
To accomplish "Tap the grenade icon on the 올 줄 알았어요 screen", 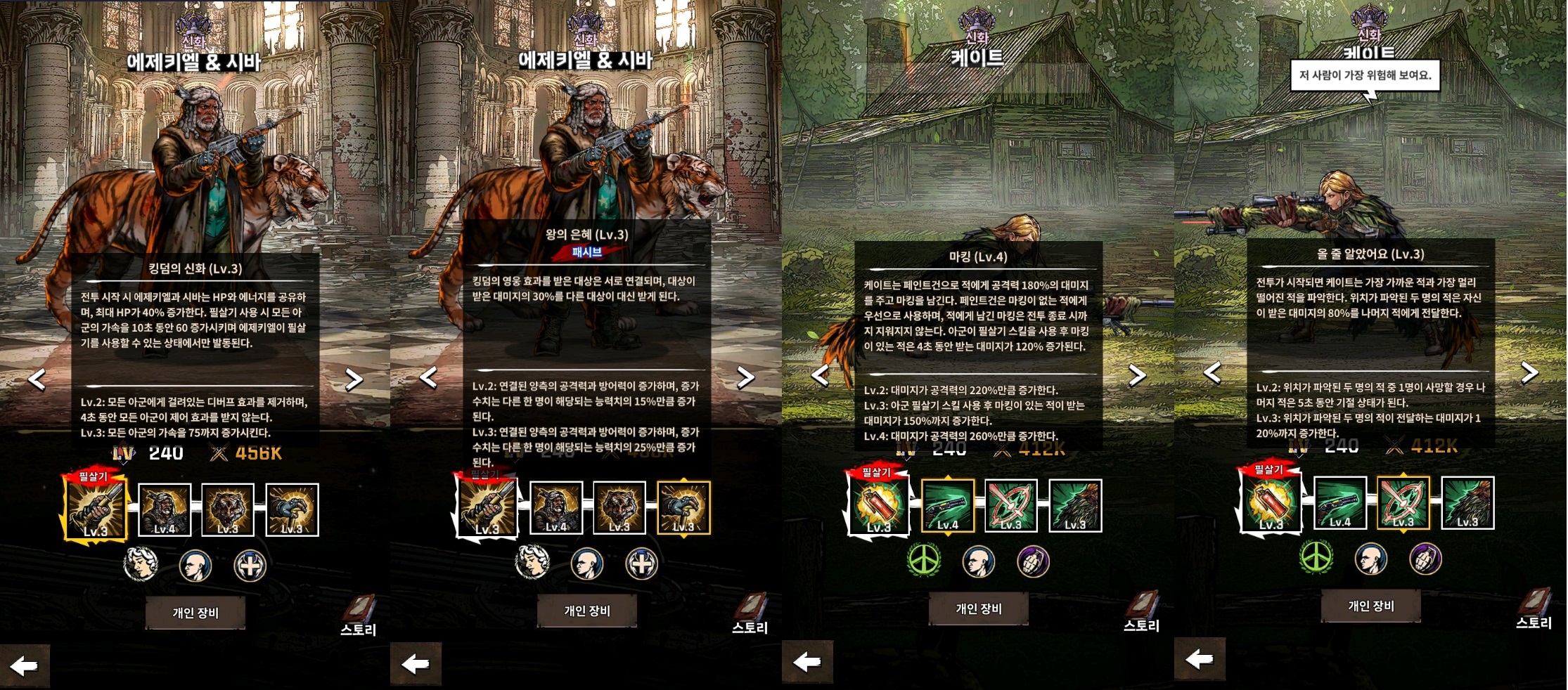I will pyautogui.click(x=1425, y=559).
